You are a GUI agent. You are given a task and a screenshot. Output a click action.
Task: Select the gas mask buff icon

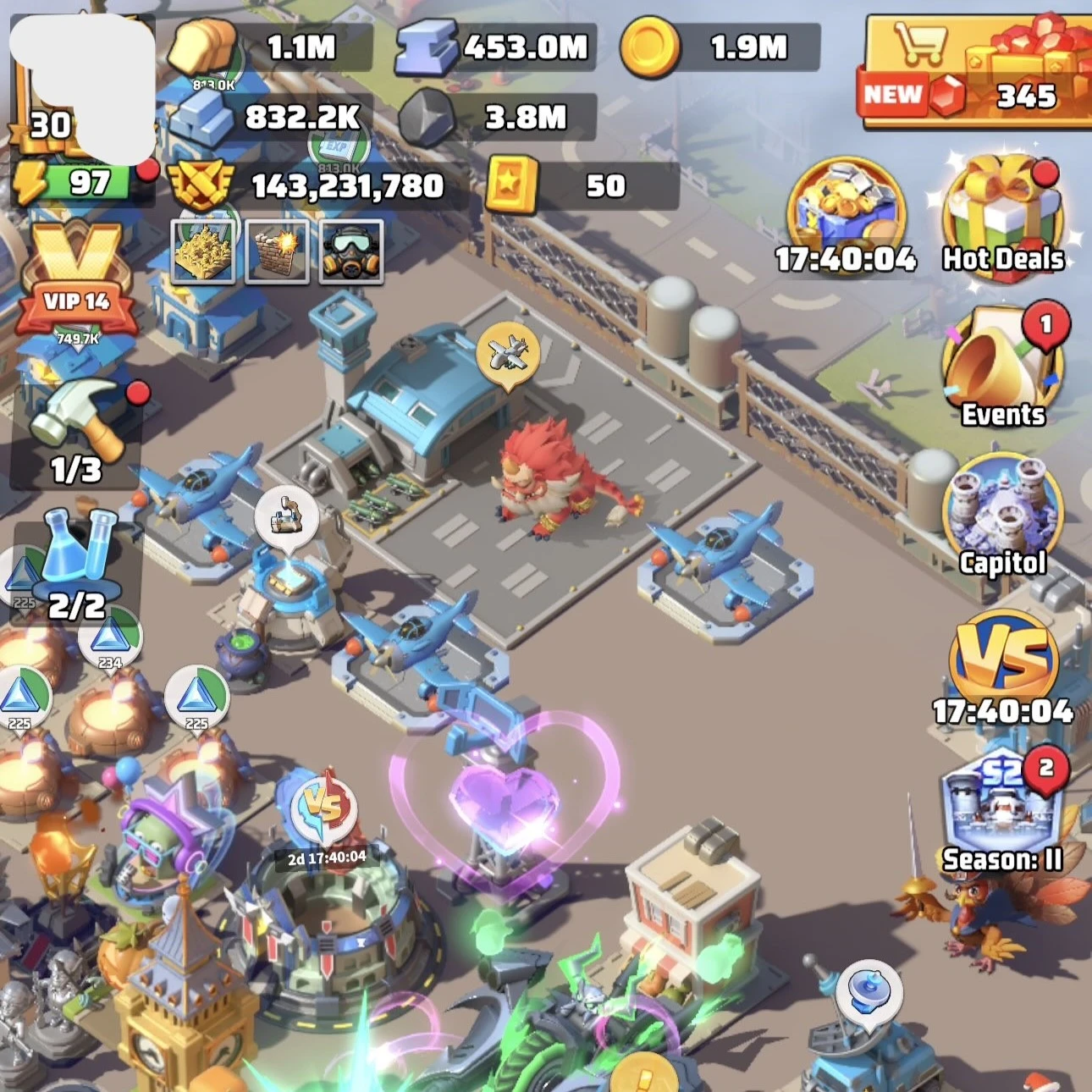point(351,251)
